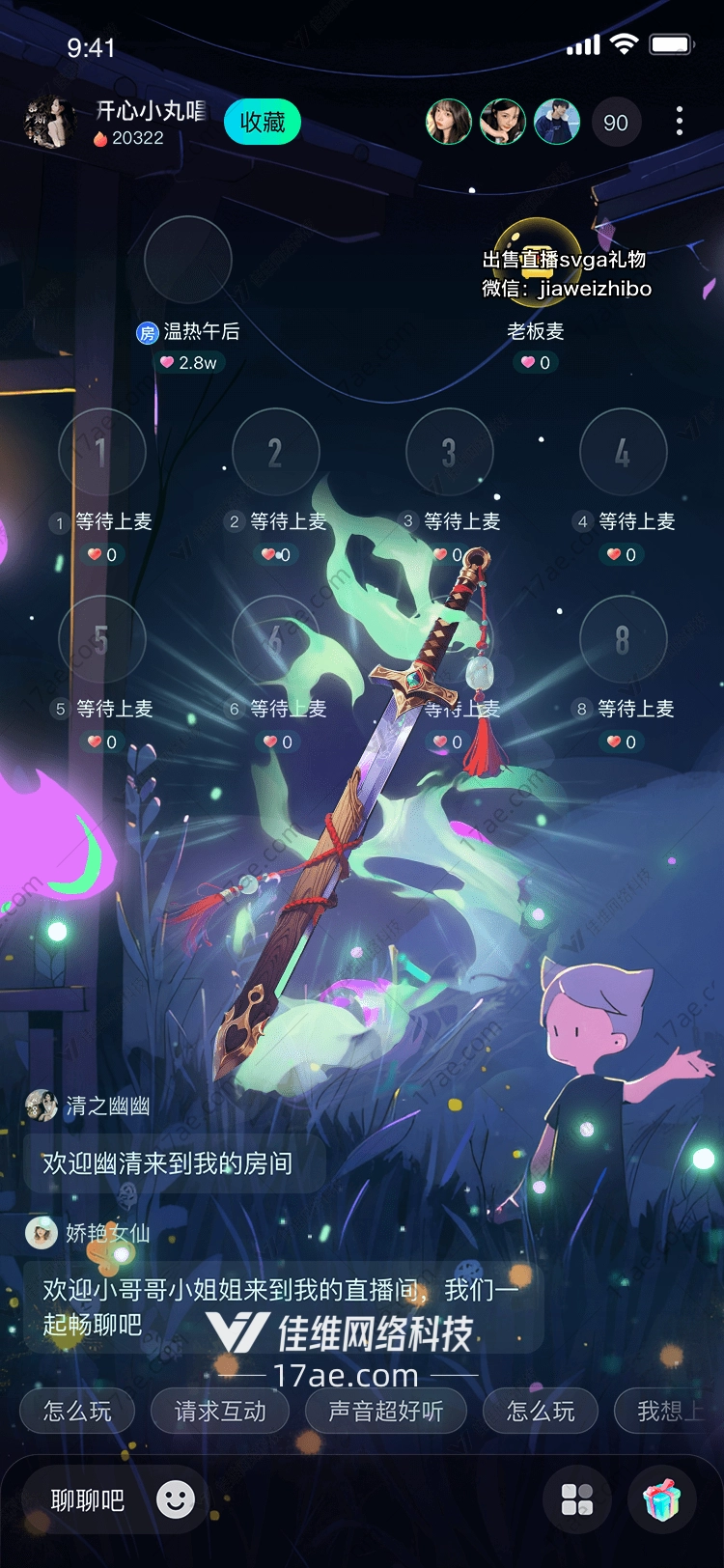Open the smiley emoji picker
724x1568 pixels.
176,1499
